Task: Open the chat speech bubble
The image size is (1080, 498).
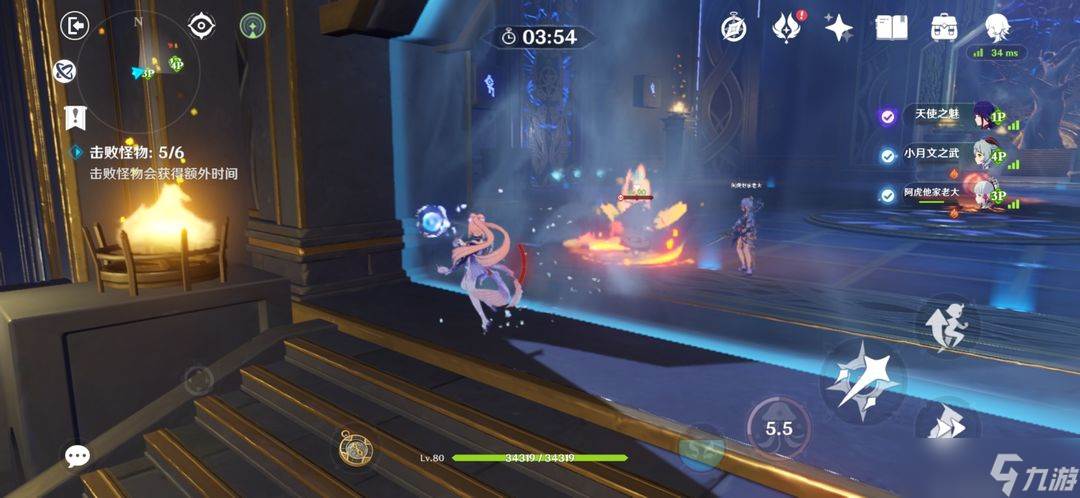Action: [77, 456]
